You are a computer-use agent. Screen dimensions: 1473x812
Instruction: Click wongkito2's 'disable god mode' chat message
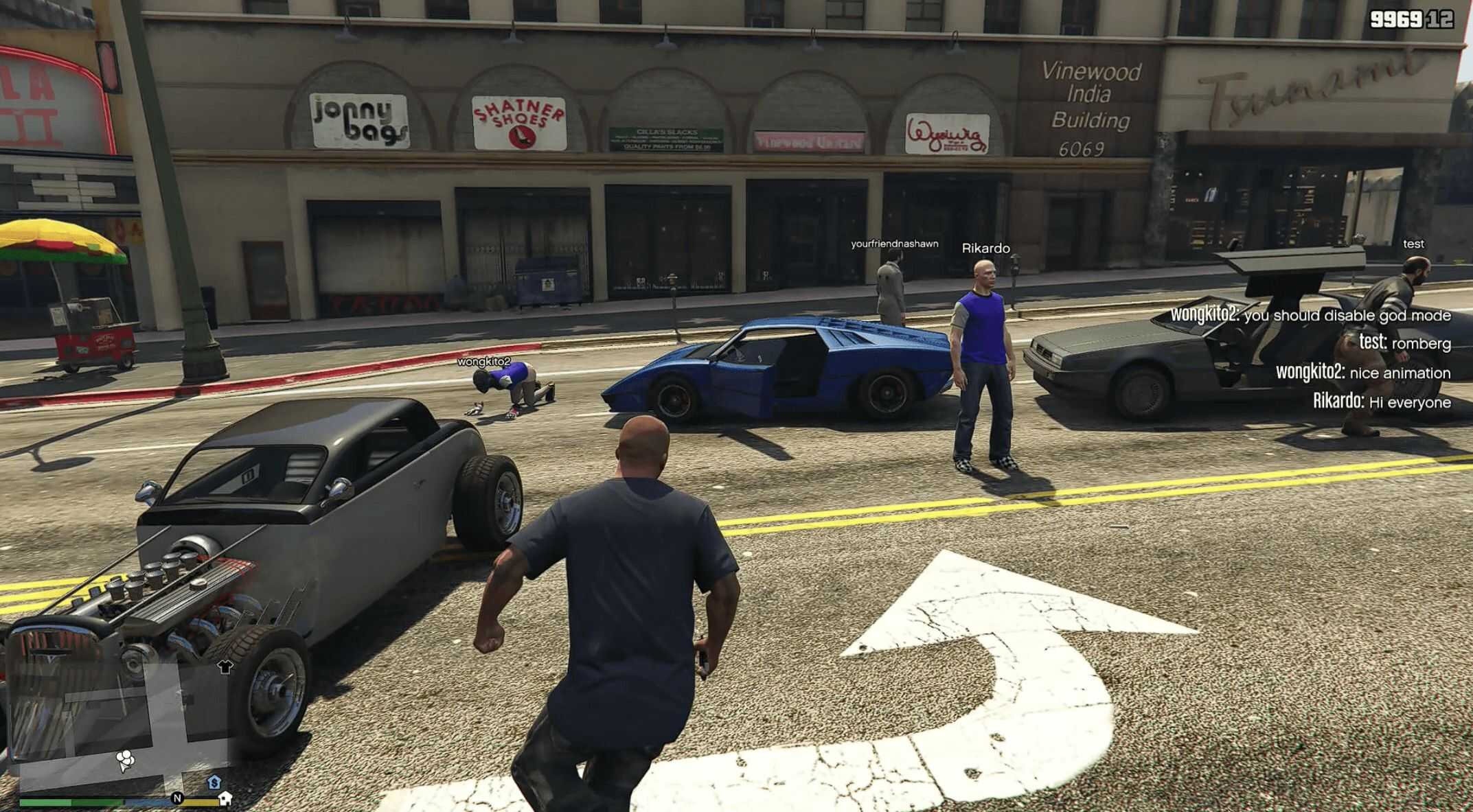[x=1310, y=315]
